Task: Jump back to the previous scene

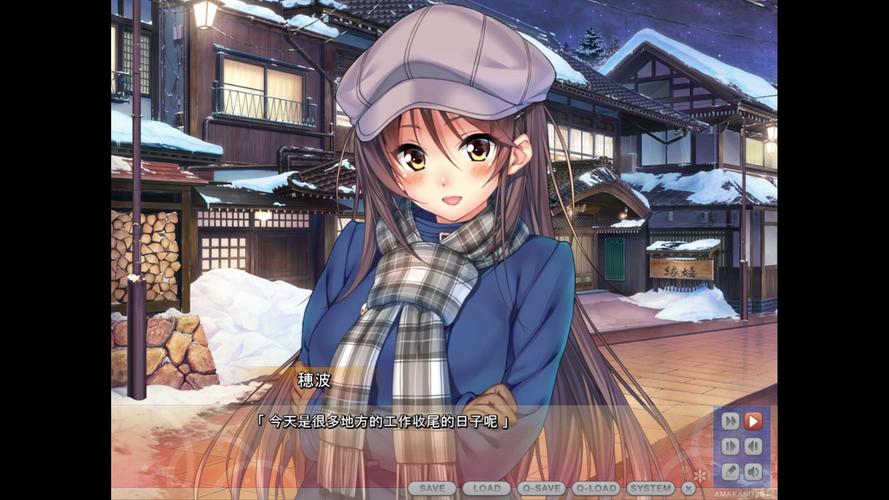Action: click(x=753, y=446)
